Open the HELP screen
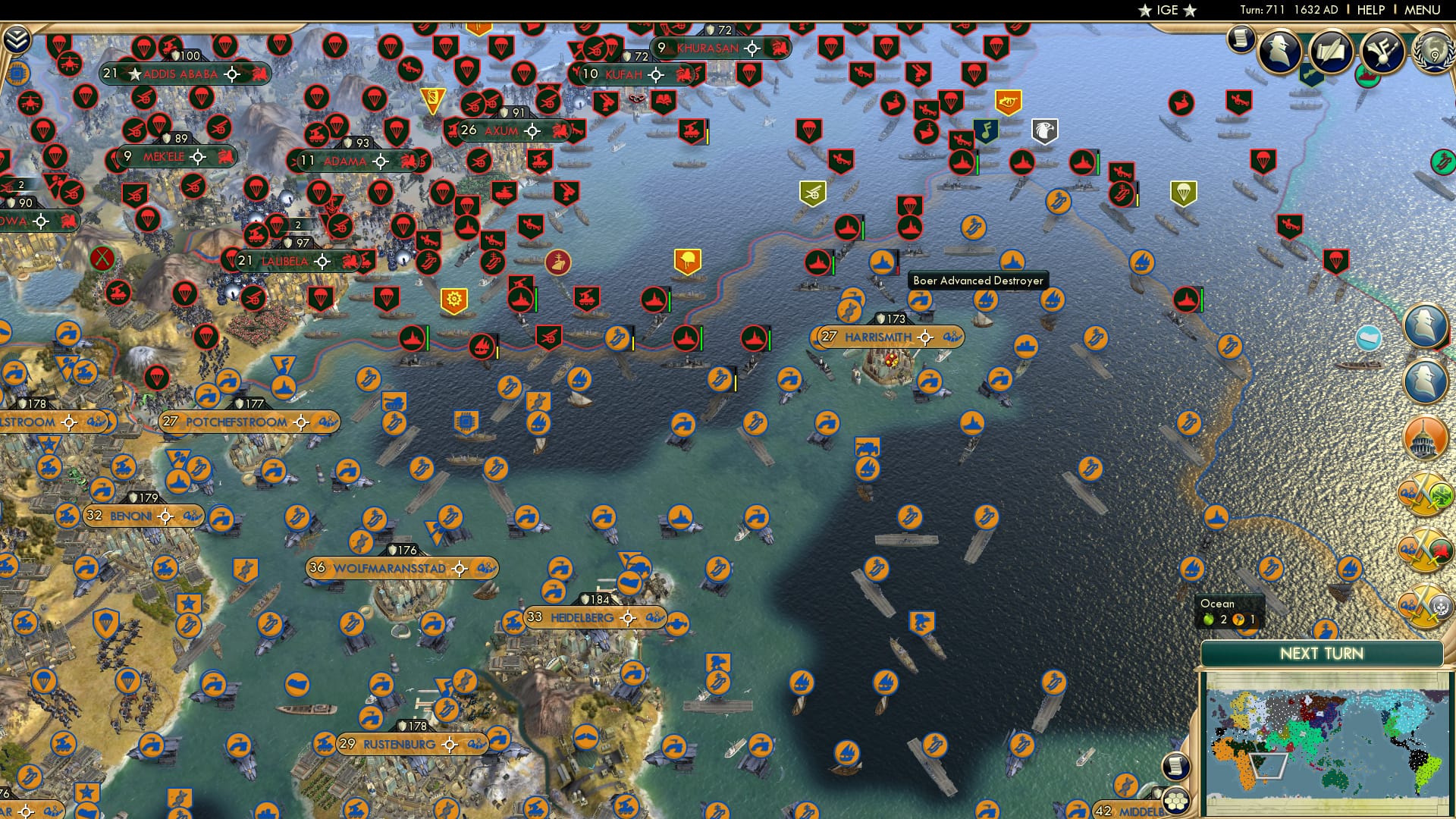The height and width of the screenshot is (819, 1456). tap(1370, 9)
